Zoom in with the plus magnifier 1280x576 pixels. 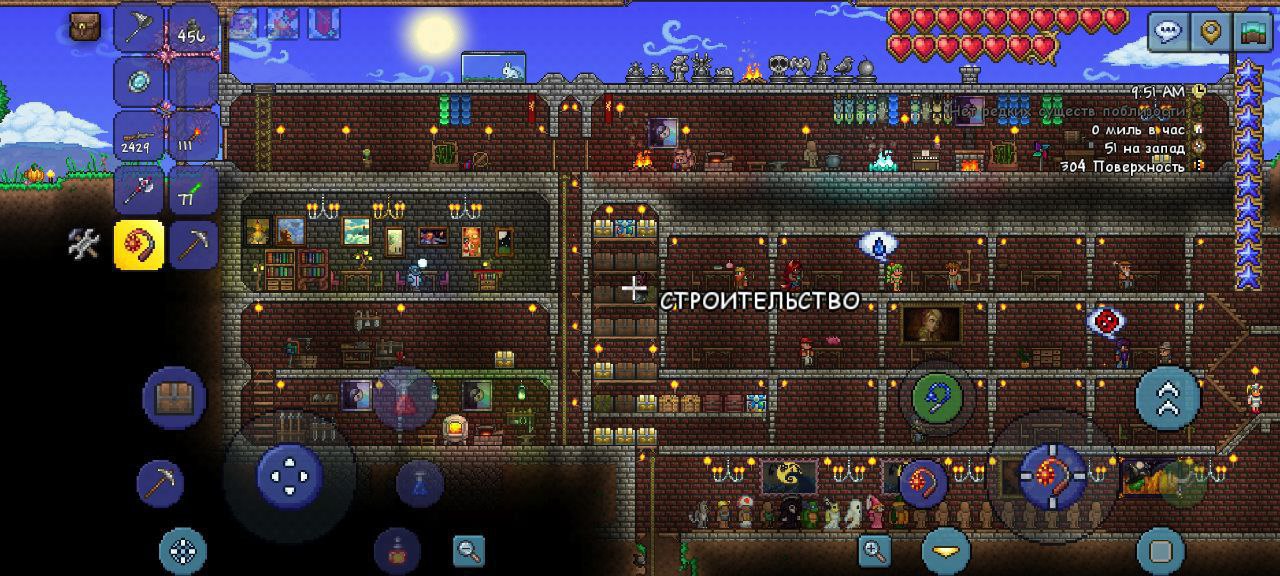click(x=874, y=549)
